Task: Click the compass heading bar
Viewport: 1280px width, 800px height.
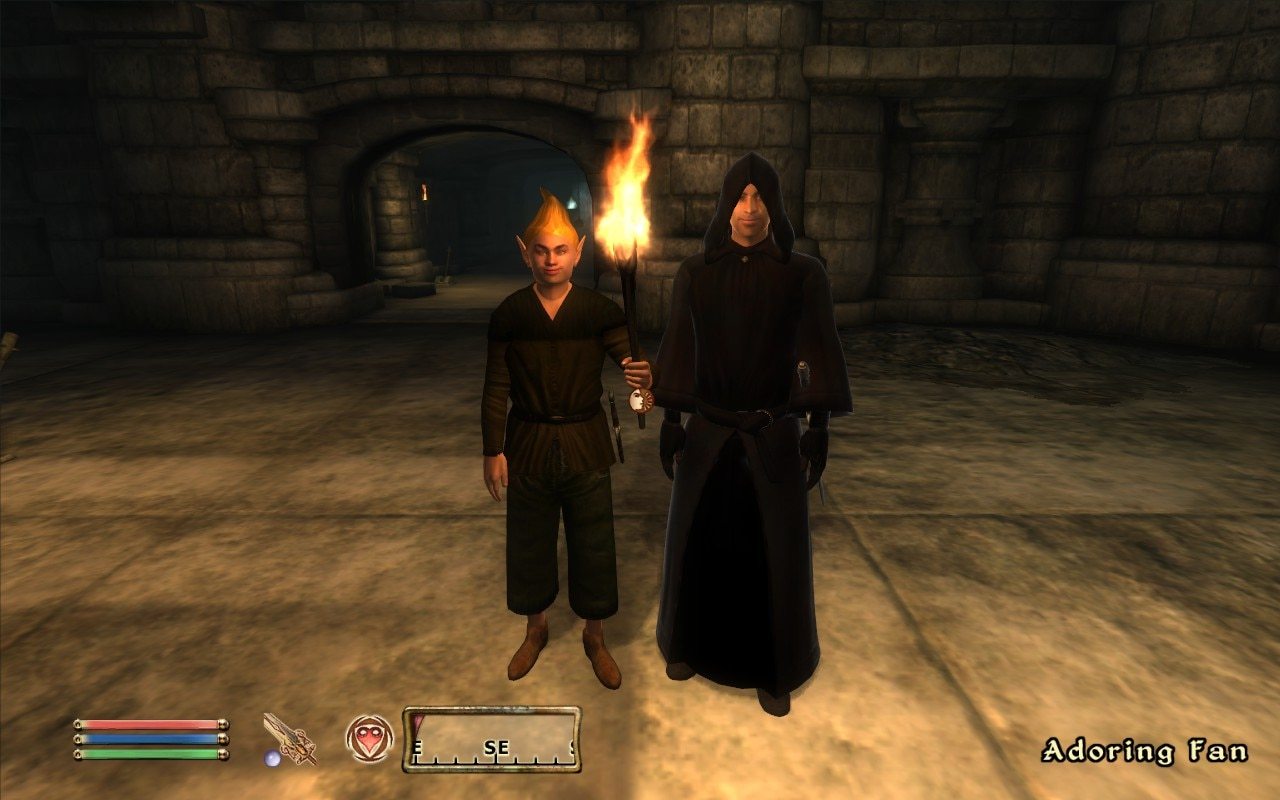Action: pos(491,740)
